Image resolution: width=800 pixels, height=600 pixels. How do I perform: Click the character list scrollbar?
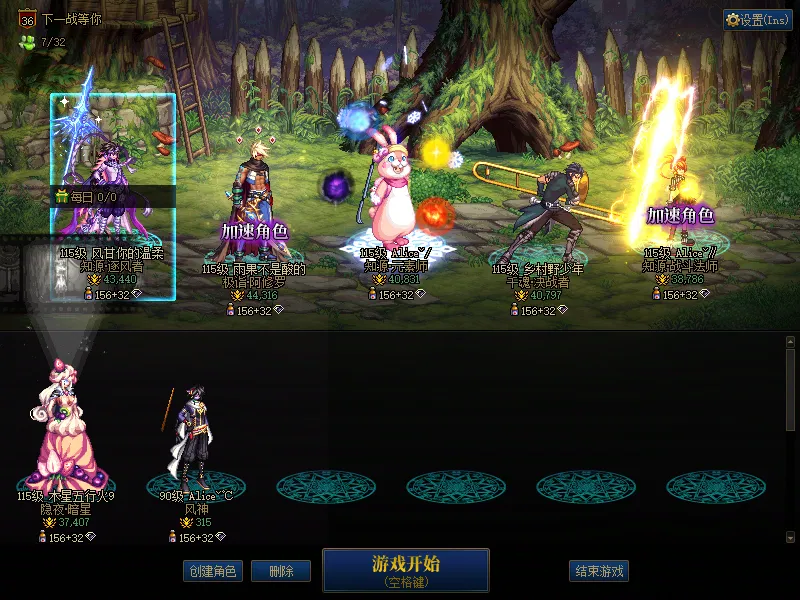click(x=790, y=440)
